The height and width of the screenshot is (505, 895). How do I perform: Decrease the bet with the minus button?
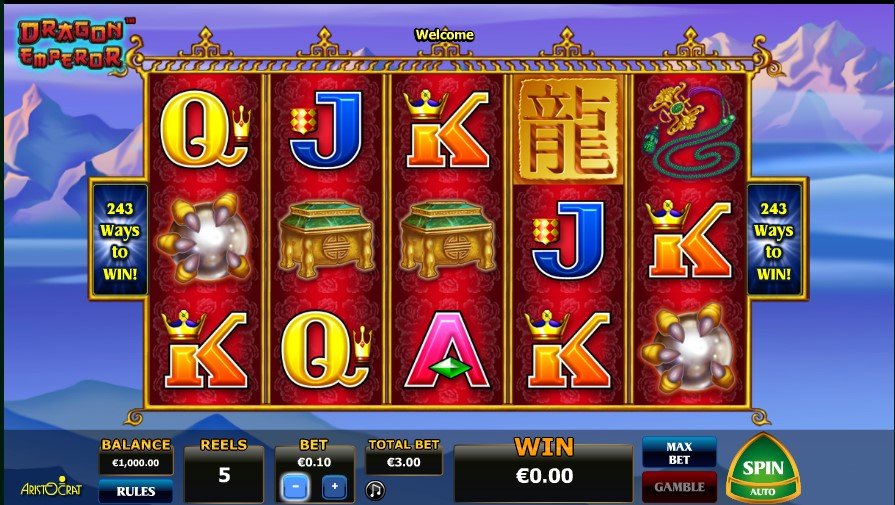click(295, 488)
